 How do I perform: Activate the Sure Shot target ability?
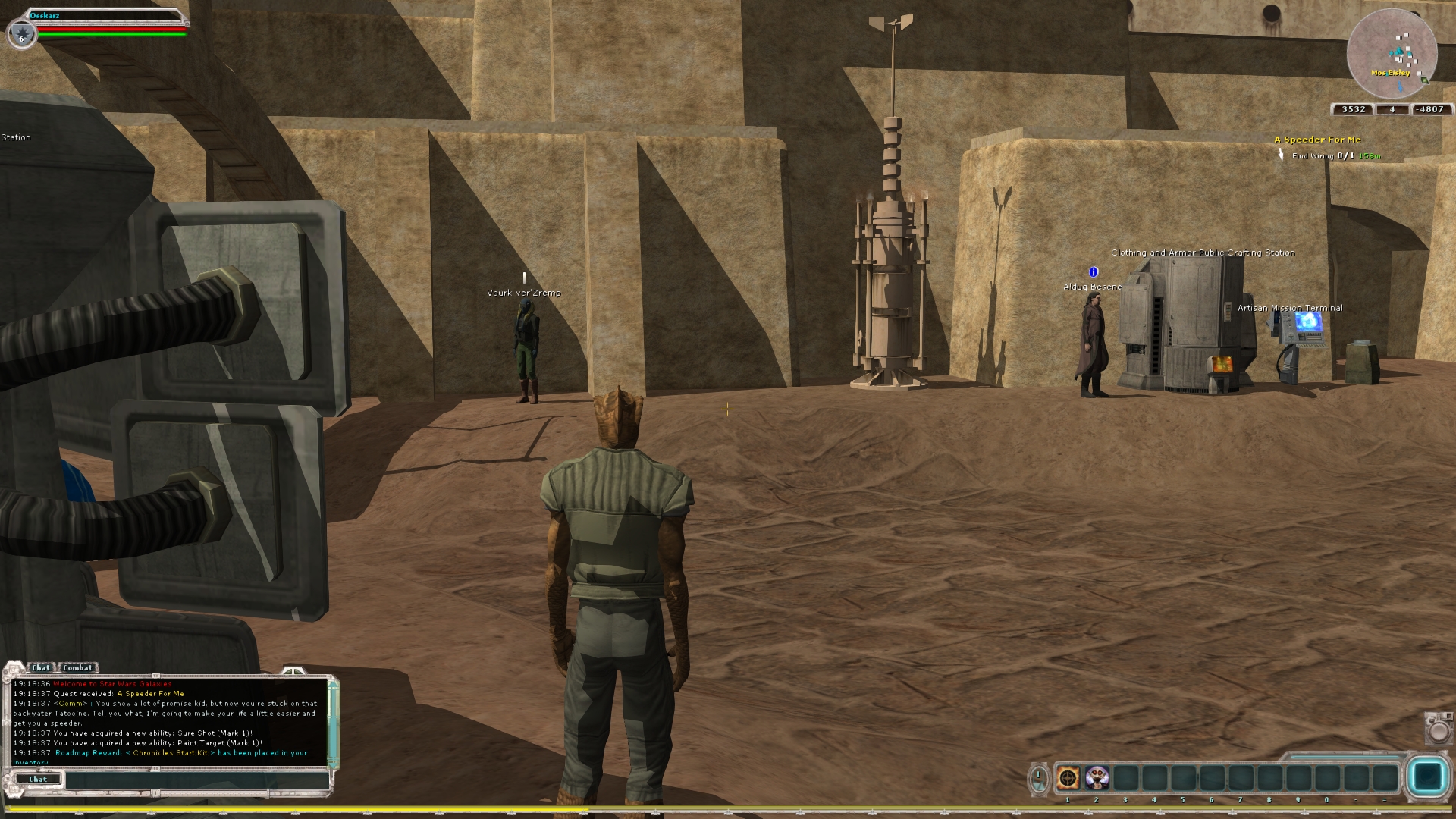pyautogui.click(x=1068, y=778)
